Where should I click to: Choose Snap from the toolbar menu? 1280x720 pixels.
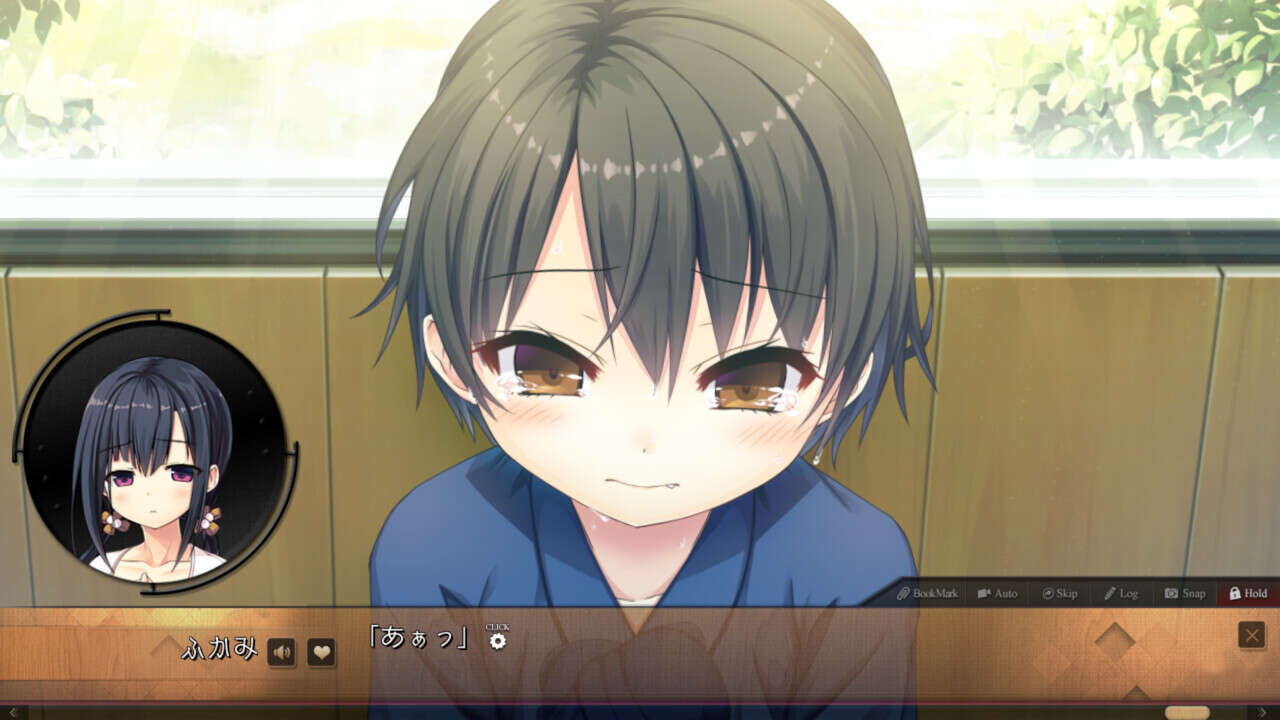pyautogui.click(x=1188, y=592)
